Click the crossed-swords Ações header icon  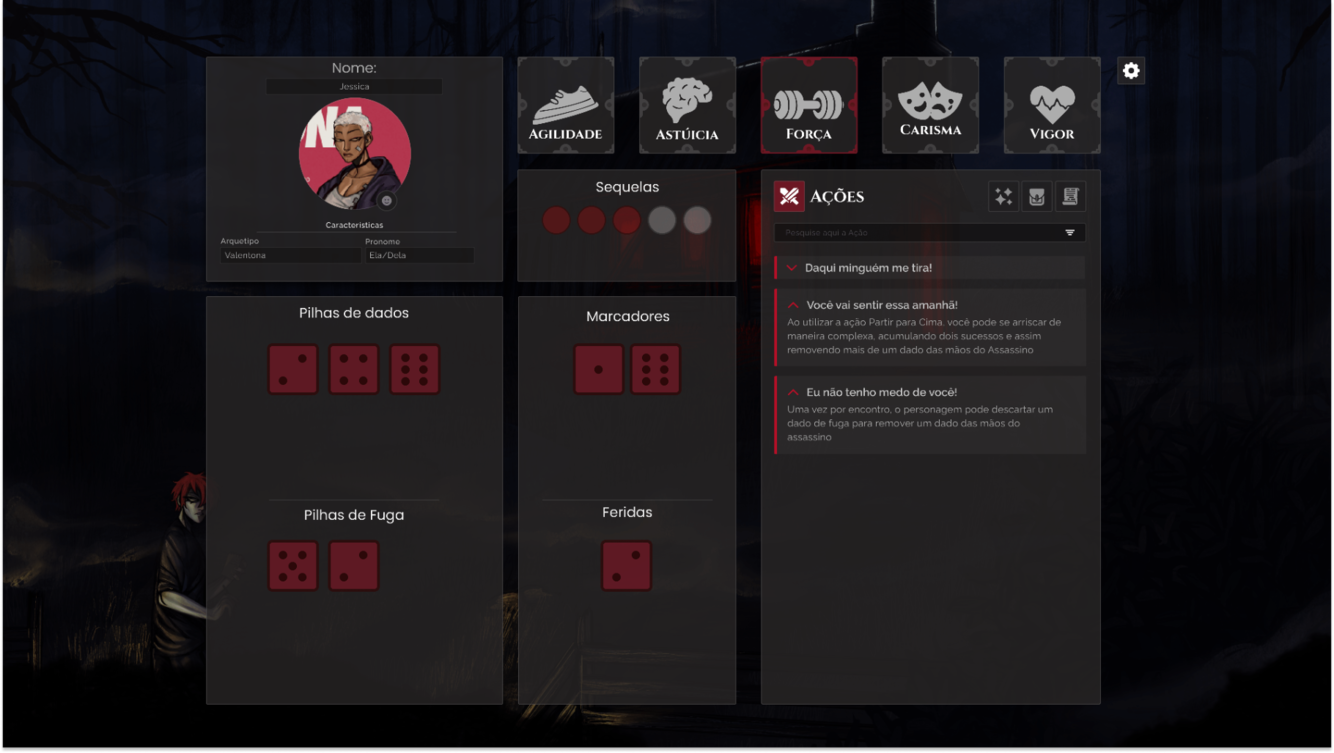pyautogui.click(x=789, y=196)
